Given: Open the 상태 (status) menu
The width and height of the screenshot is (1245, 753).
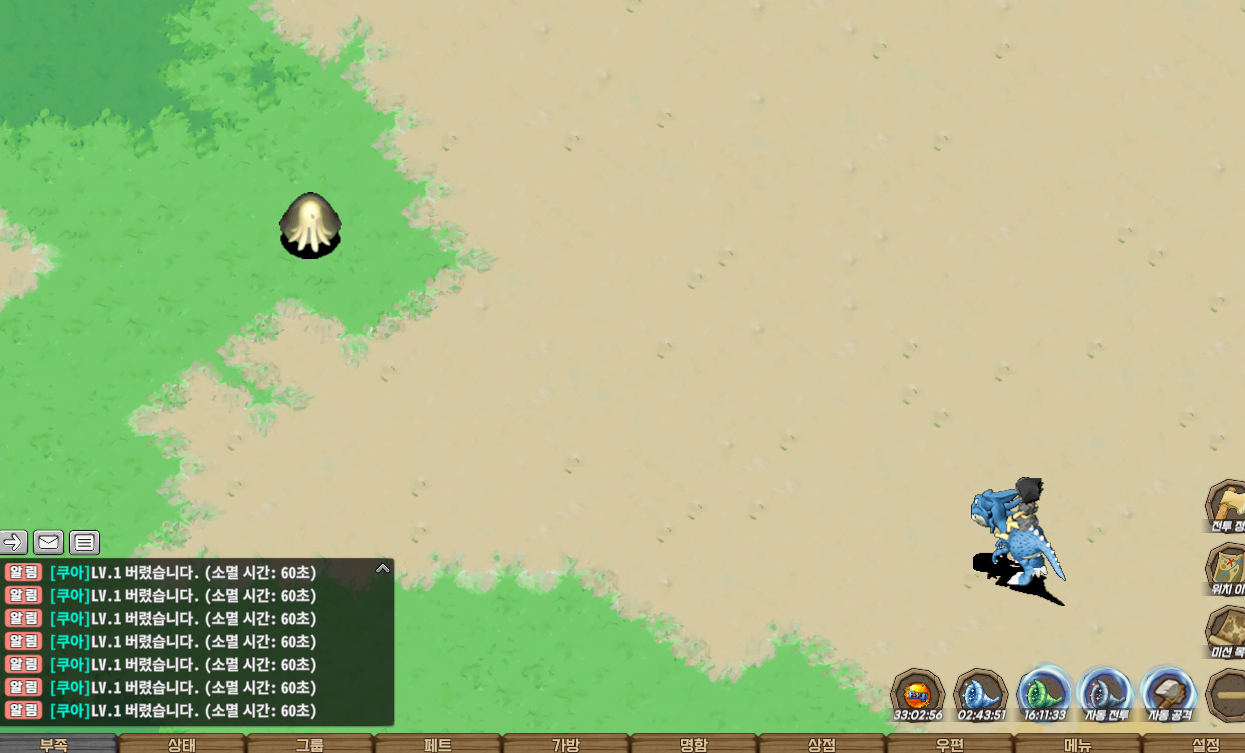Looking at the screenshot, I should [x=182, y=744].
